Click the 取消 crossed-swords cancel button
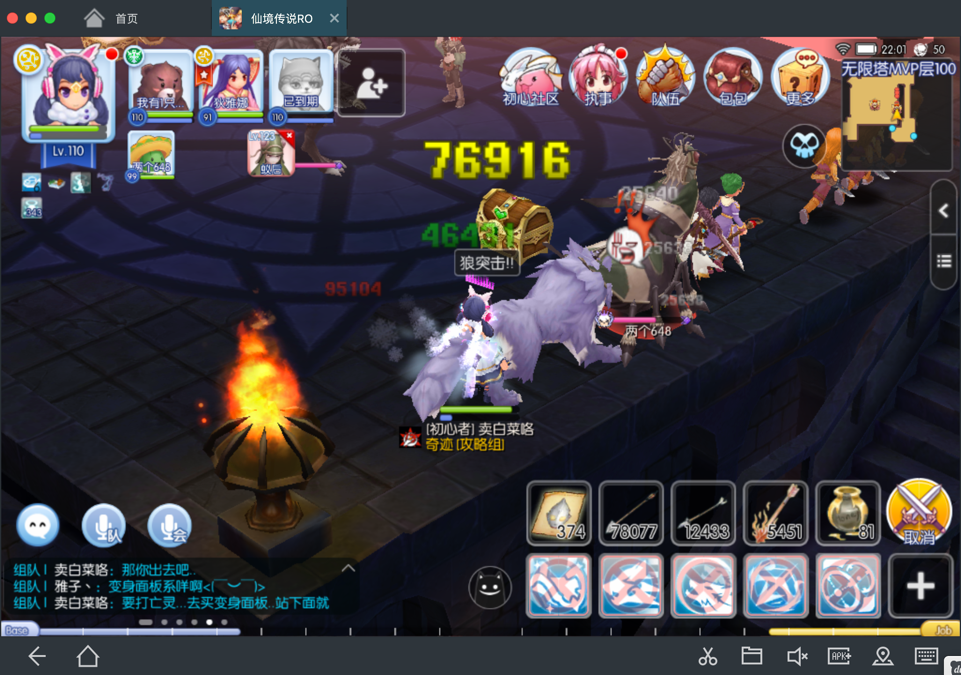 pos(919,511)
